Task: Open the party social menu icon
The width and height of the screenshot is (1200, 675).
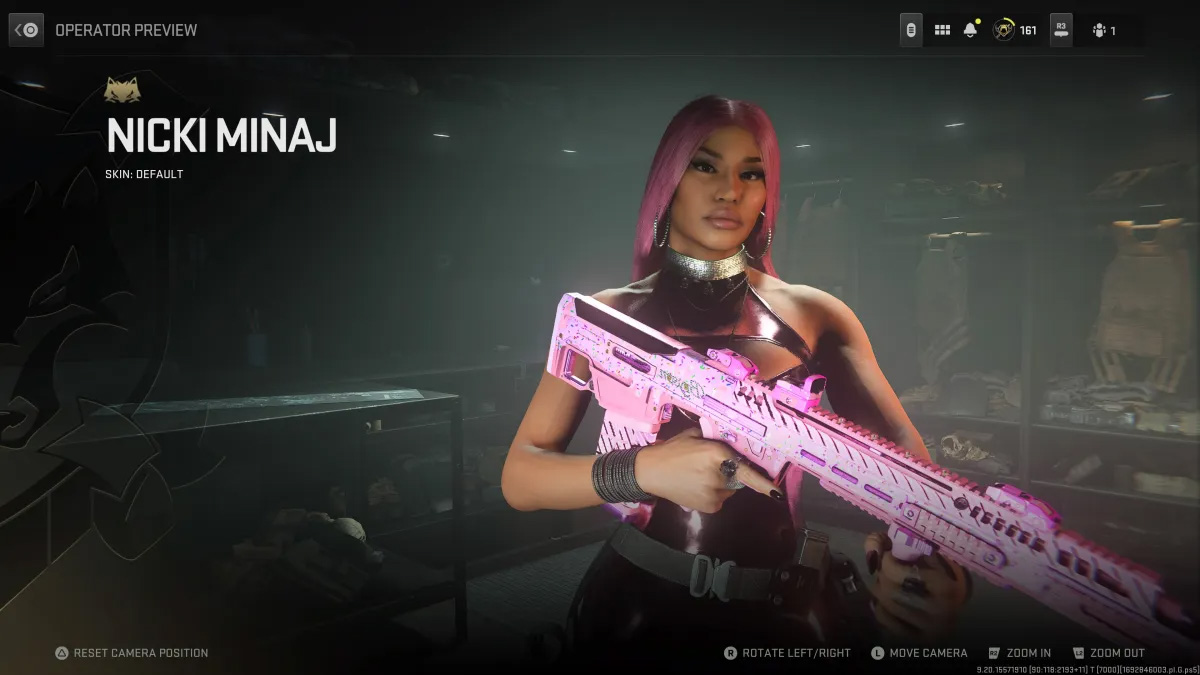Action: (x=1100, y=30)
